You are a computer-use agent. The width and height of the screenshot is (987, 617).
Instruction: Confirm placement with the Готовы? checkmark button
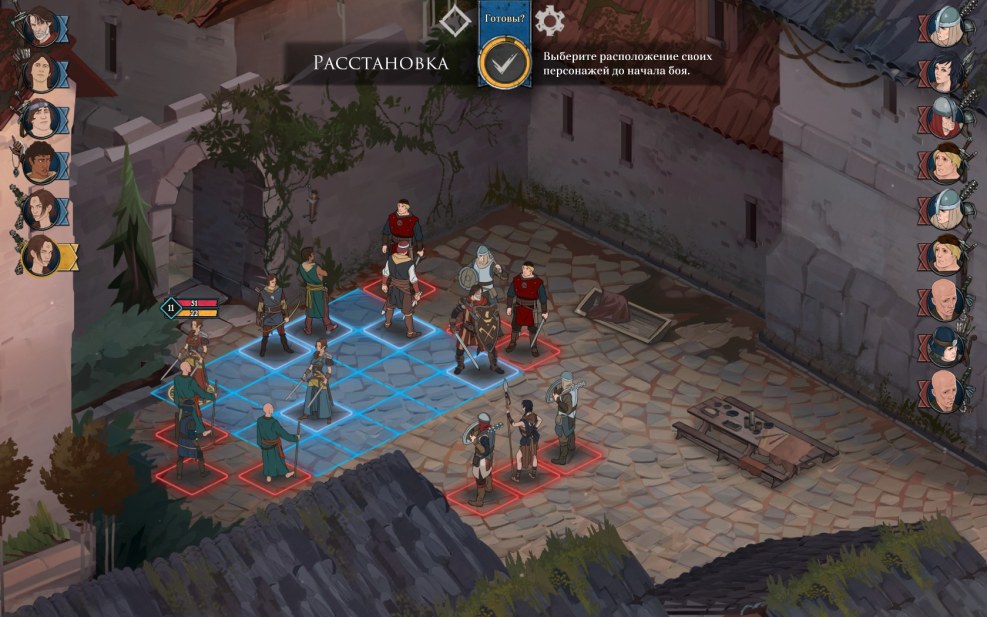504,62
